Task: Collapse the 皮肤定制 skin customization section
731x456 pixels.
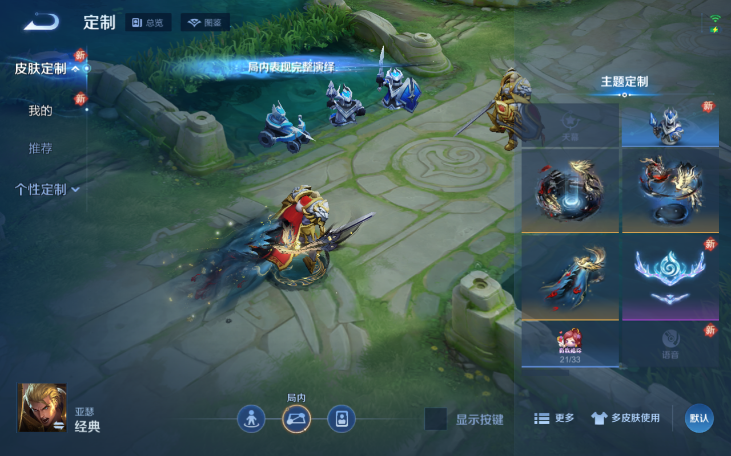Action: [47, 69]
